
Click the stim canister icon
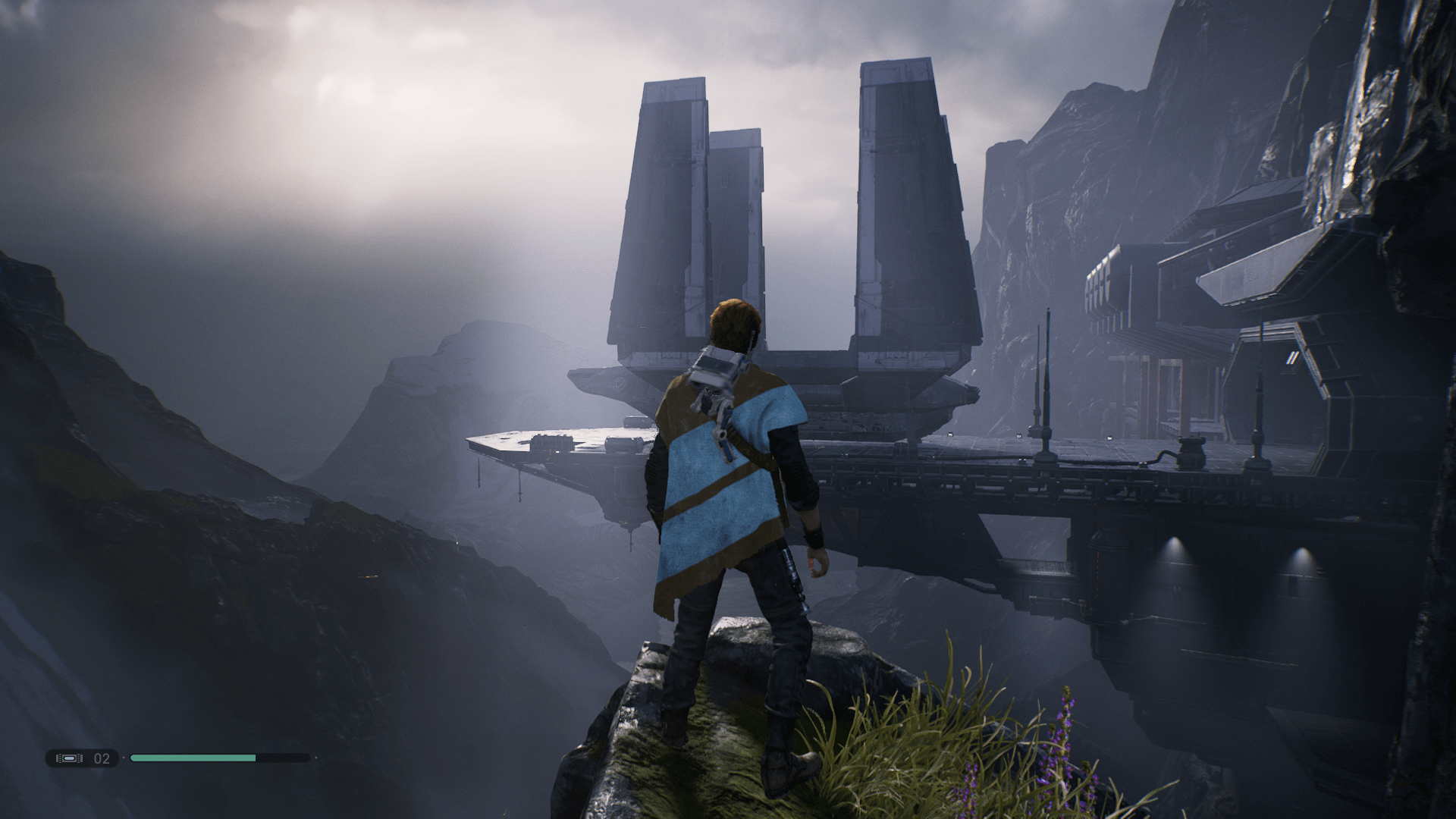click(69, 758)
